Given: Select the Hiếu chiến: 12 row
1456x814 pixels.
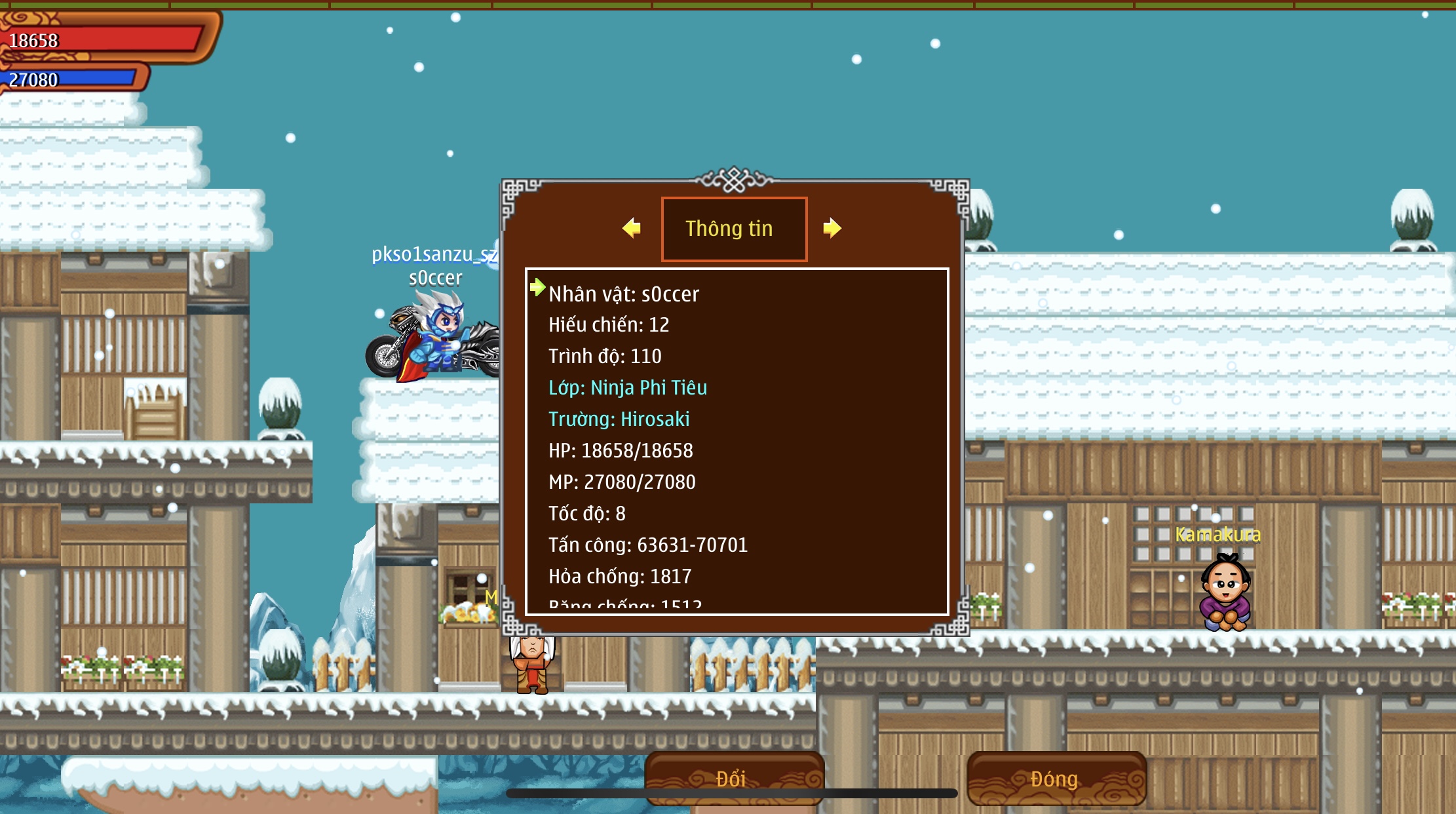Looking at the screenshot, I should (x=609, y=324).
